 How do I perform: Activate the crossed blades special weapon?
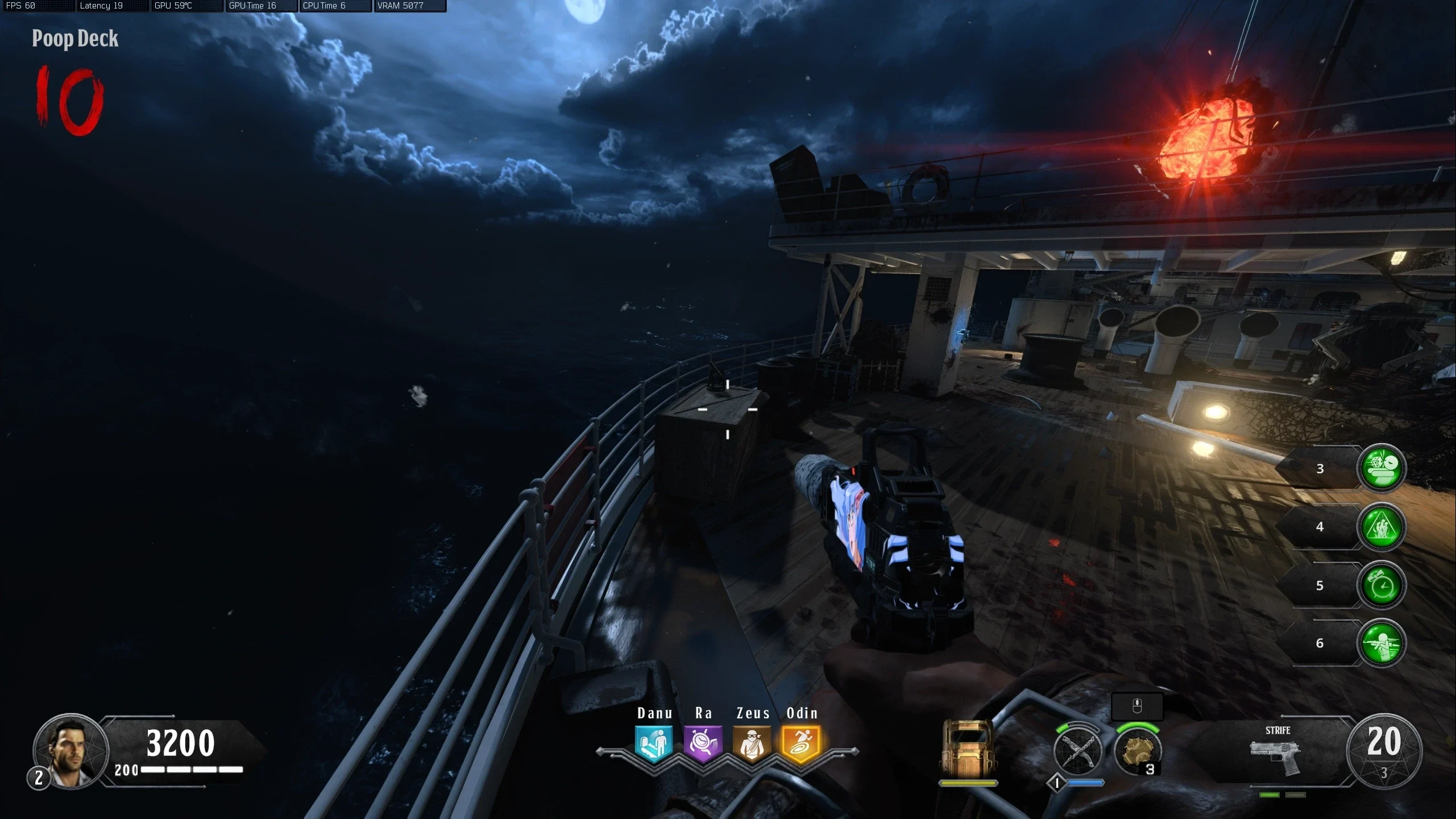point(1077,752)
